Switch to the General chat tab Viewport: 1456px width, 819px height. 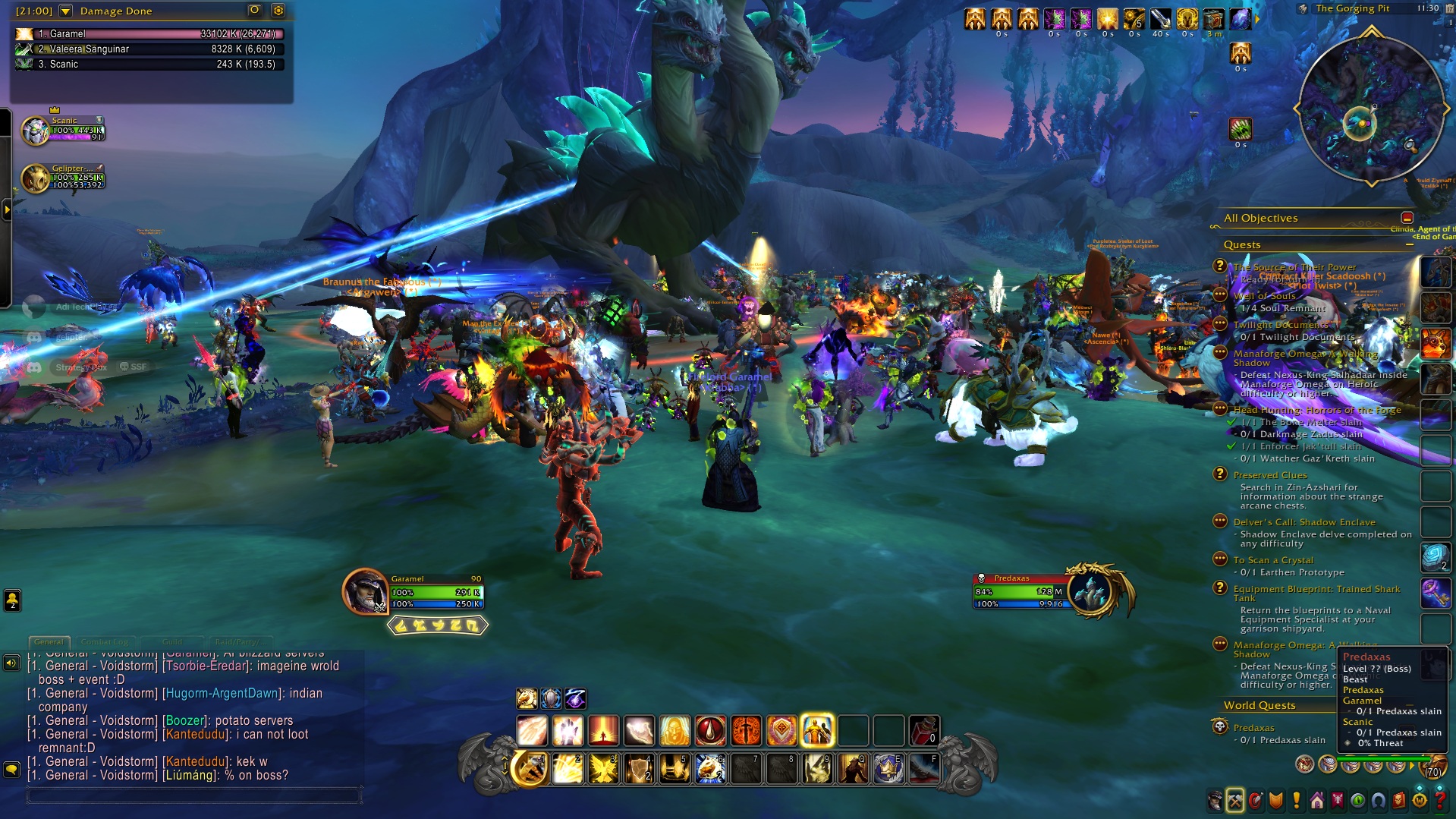tap(49, 641)
